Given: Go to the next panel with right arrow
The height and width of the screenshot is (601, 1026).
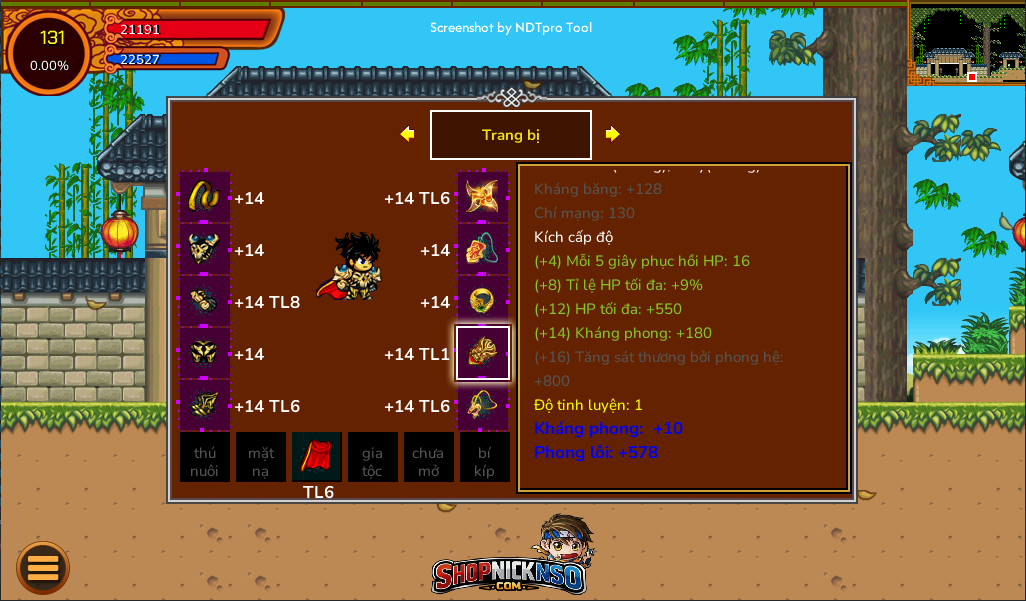Looking at the screenshot, I should tap(613, 134).
